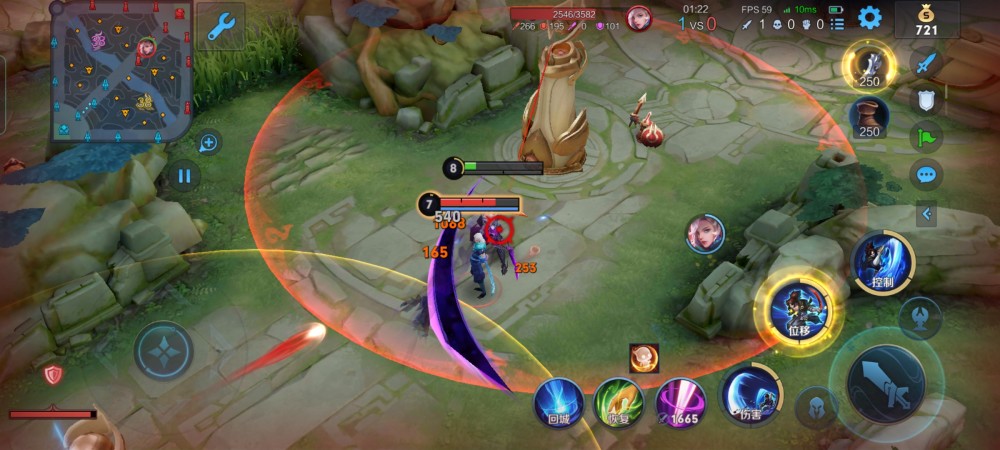This screenshot has height=450, width=1000.
Task: Tap the green flag quick-signal icon
Action: pos(927,137)
